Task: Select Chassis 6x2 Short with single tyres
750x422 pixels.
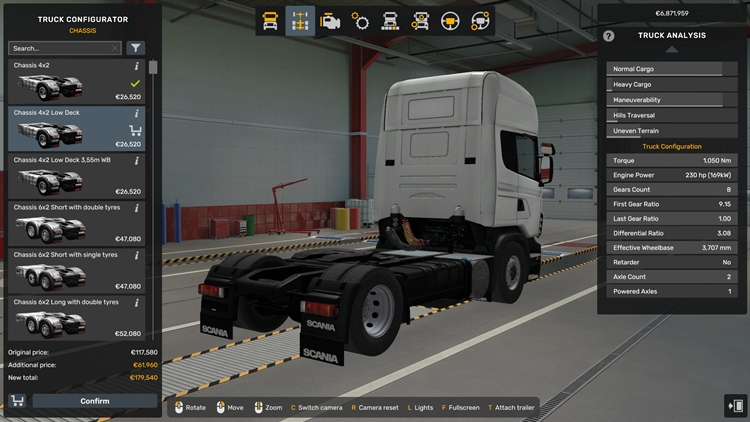Action: pyautogui.click(x=77, y=270)
